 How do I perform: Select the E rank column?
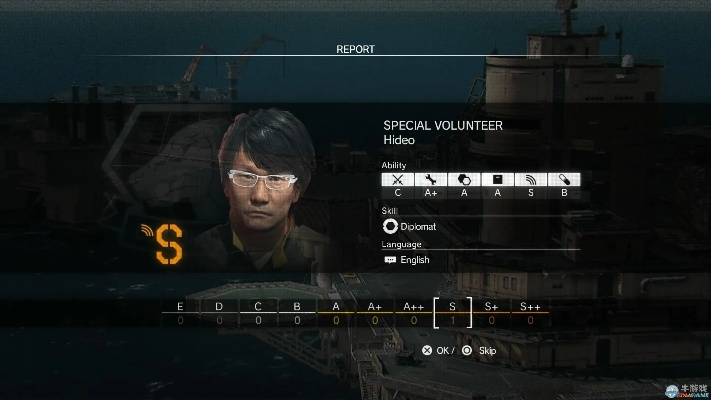coord(180,313)
